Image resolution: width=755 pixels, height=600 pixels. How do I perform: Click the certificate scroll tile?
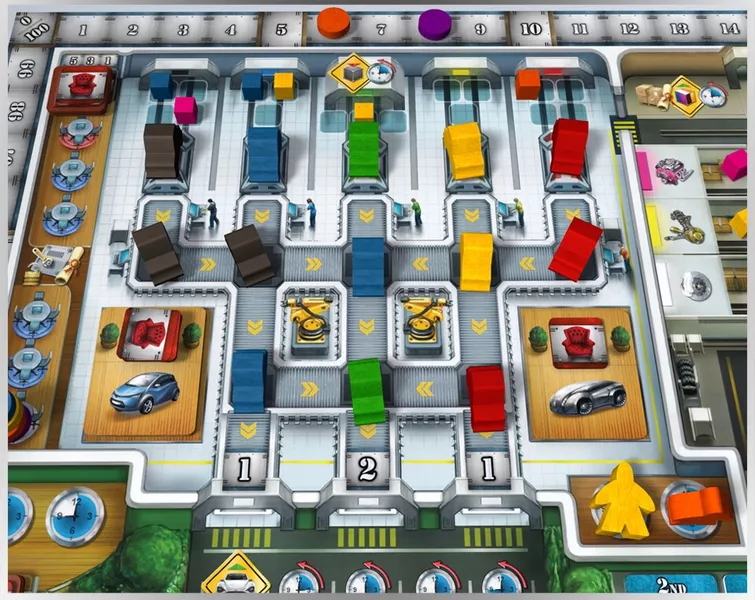pos(46,262)
